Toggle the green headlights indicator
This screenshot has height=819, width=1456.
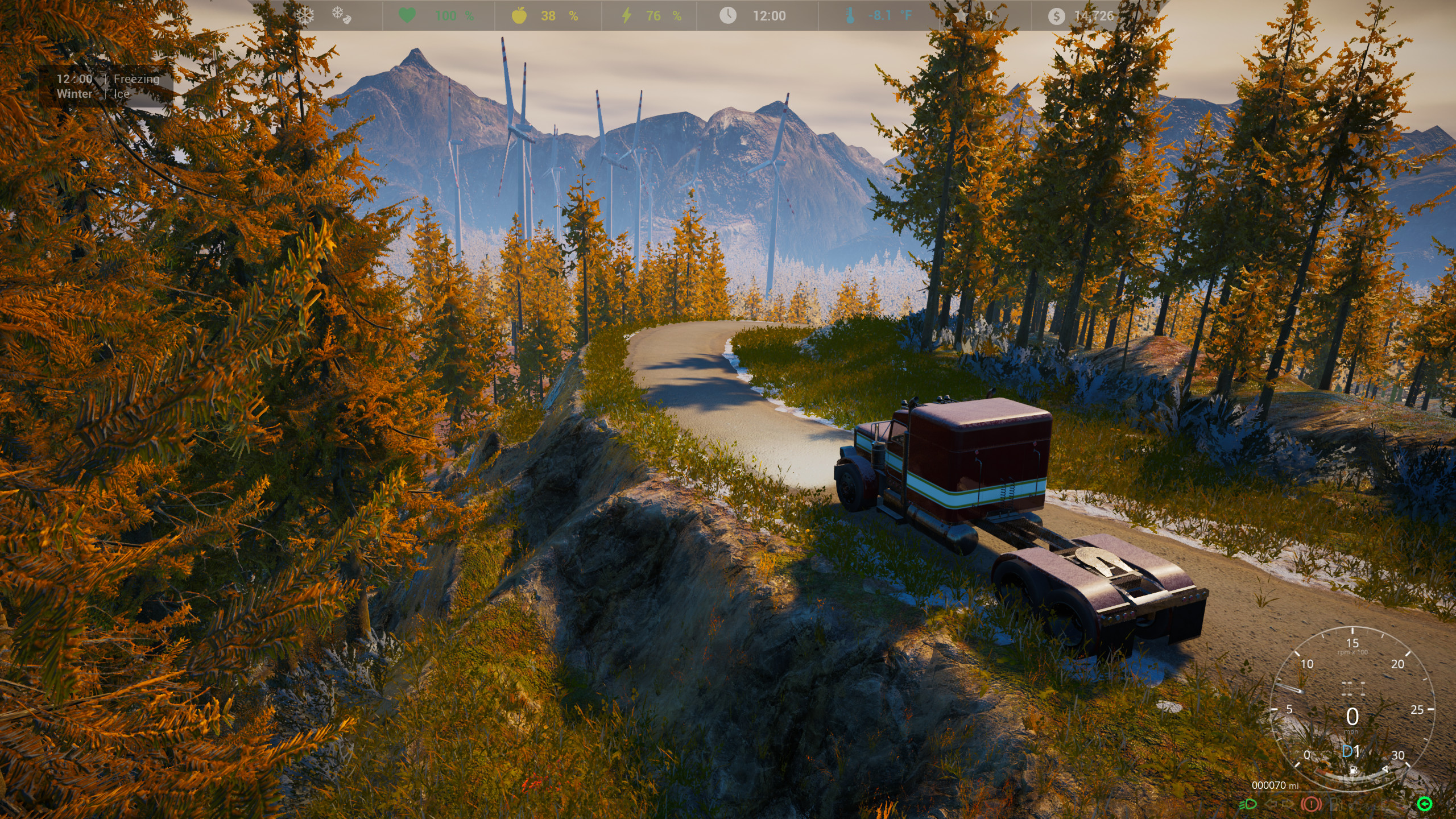point(1248,804)
